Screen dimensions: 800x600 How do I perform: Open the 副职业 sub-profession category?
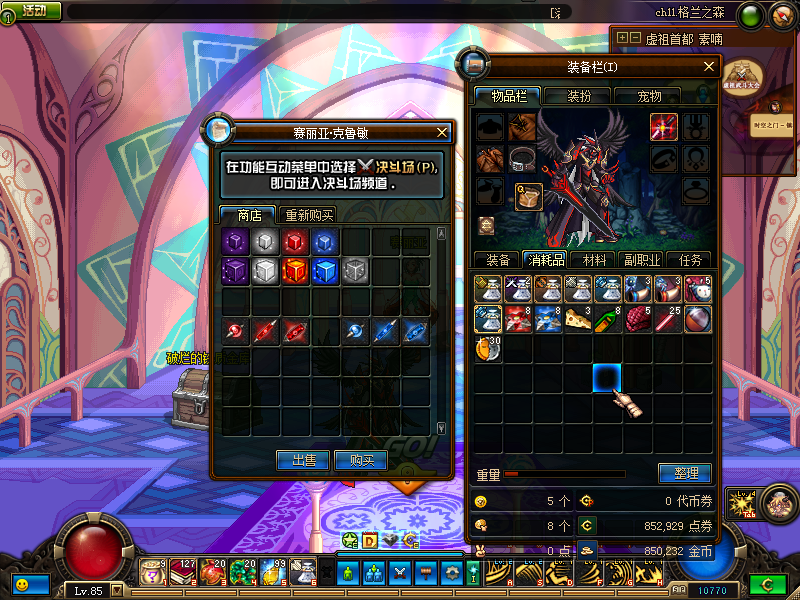(642, 260)
